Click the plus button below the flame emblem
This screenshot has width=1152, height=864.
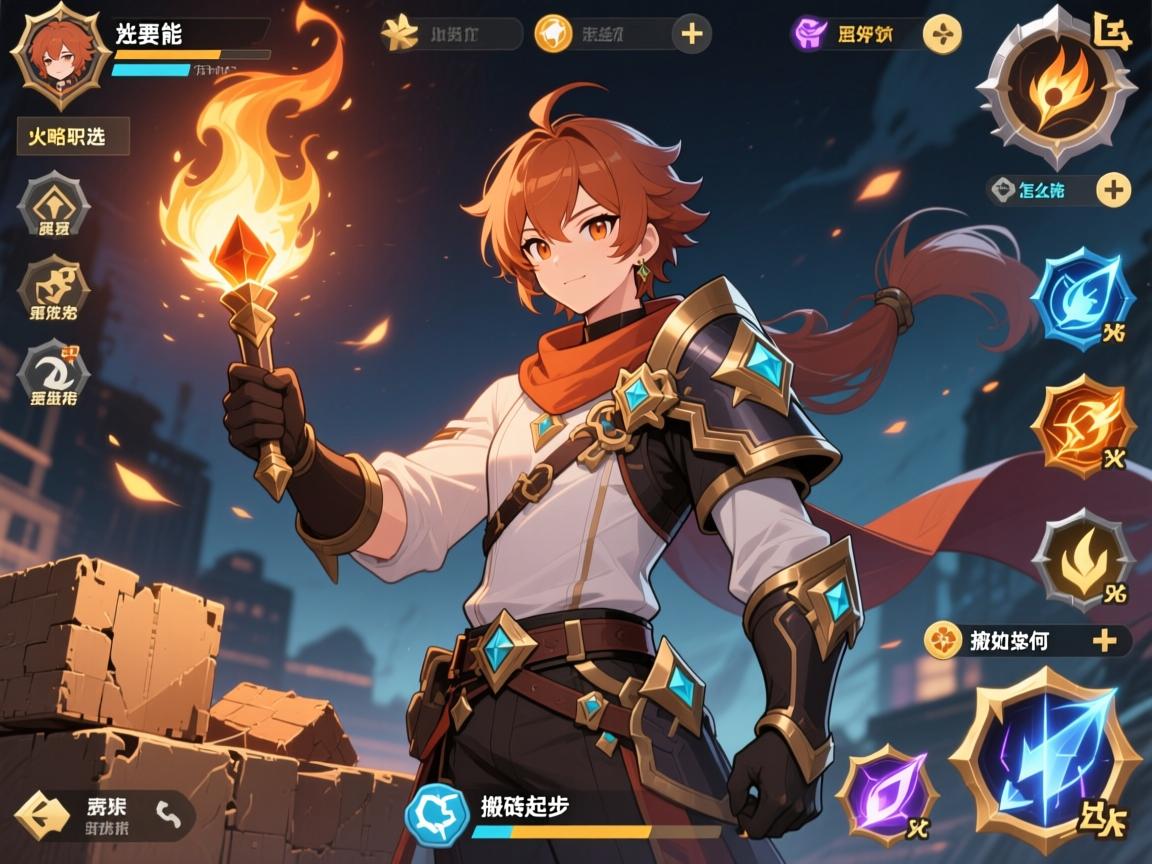point(1113,188)
